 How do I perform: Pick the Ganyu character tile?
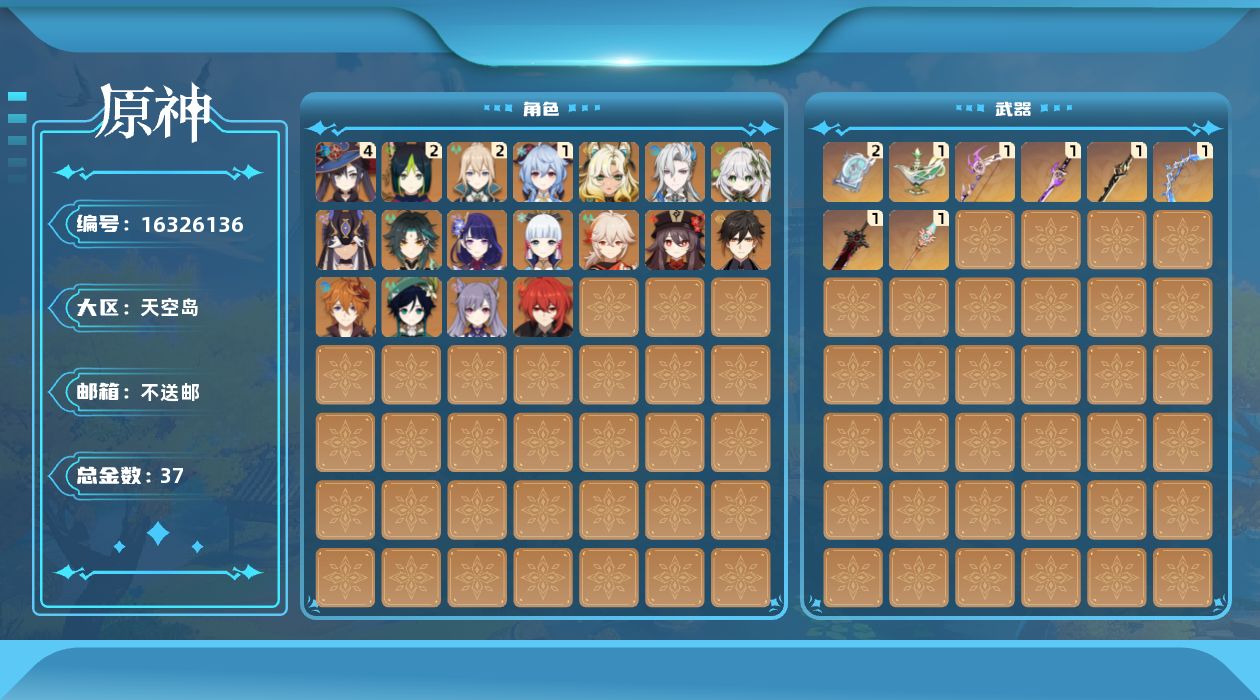(544, 172)
